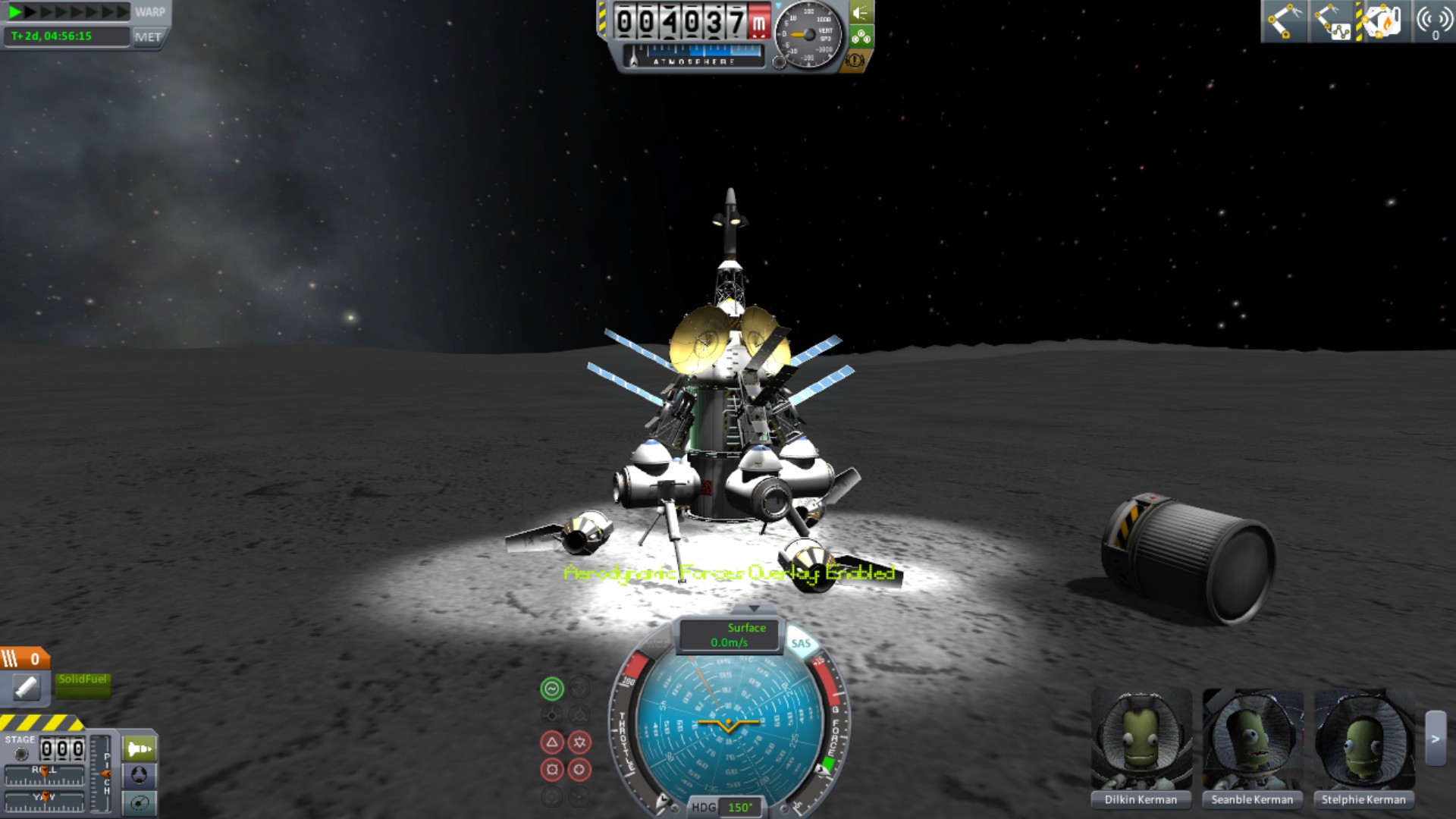Open the signal strength comms app

1432,20
